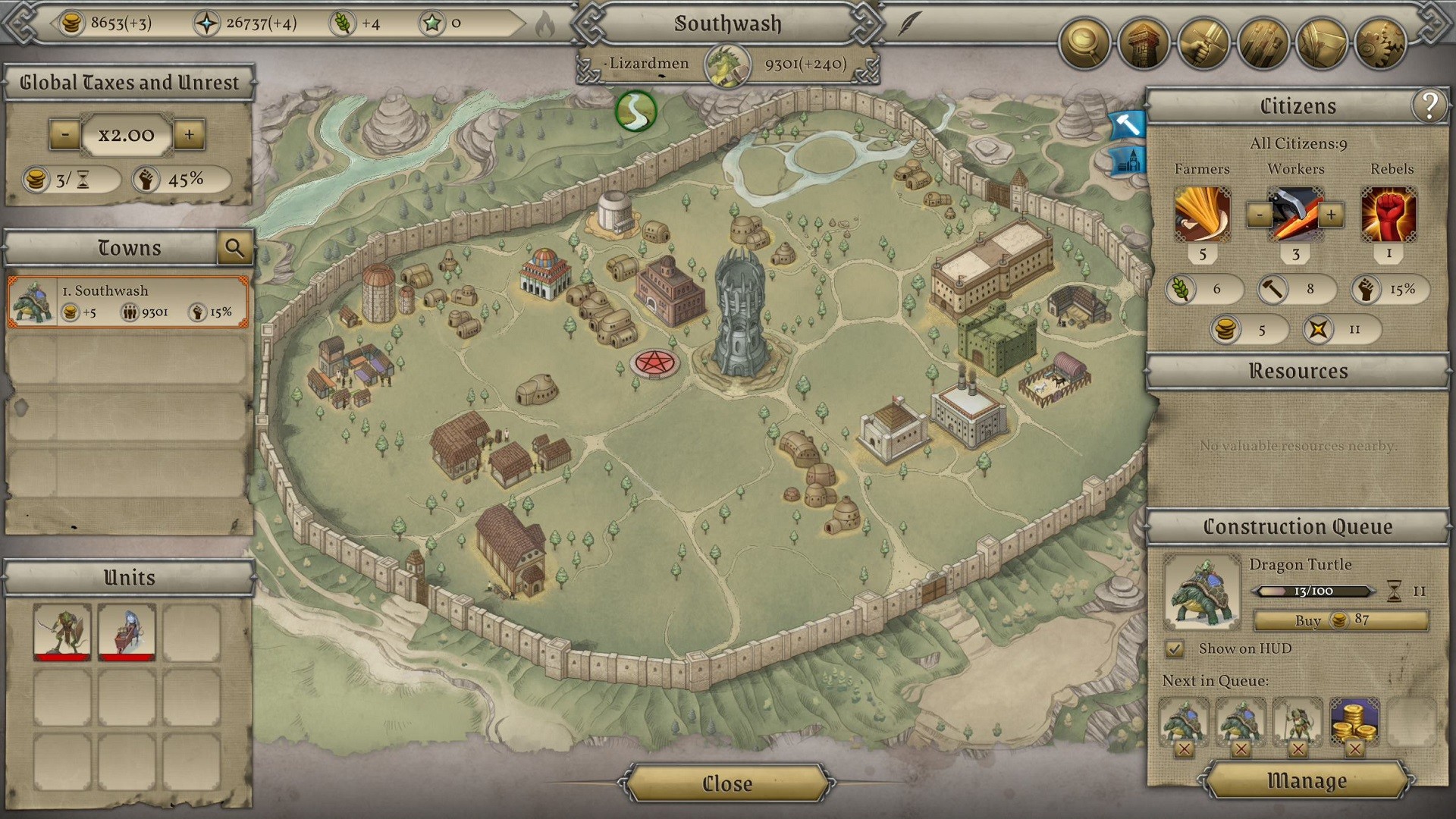
Task: Decrease the global tax rate
Action: 65,135
